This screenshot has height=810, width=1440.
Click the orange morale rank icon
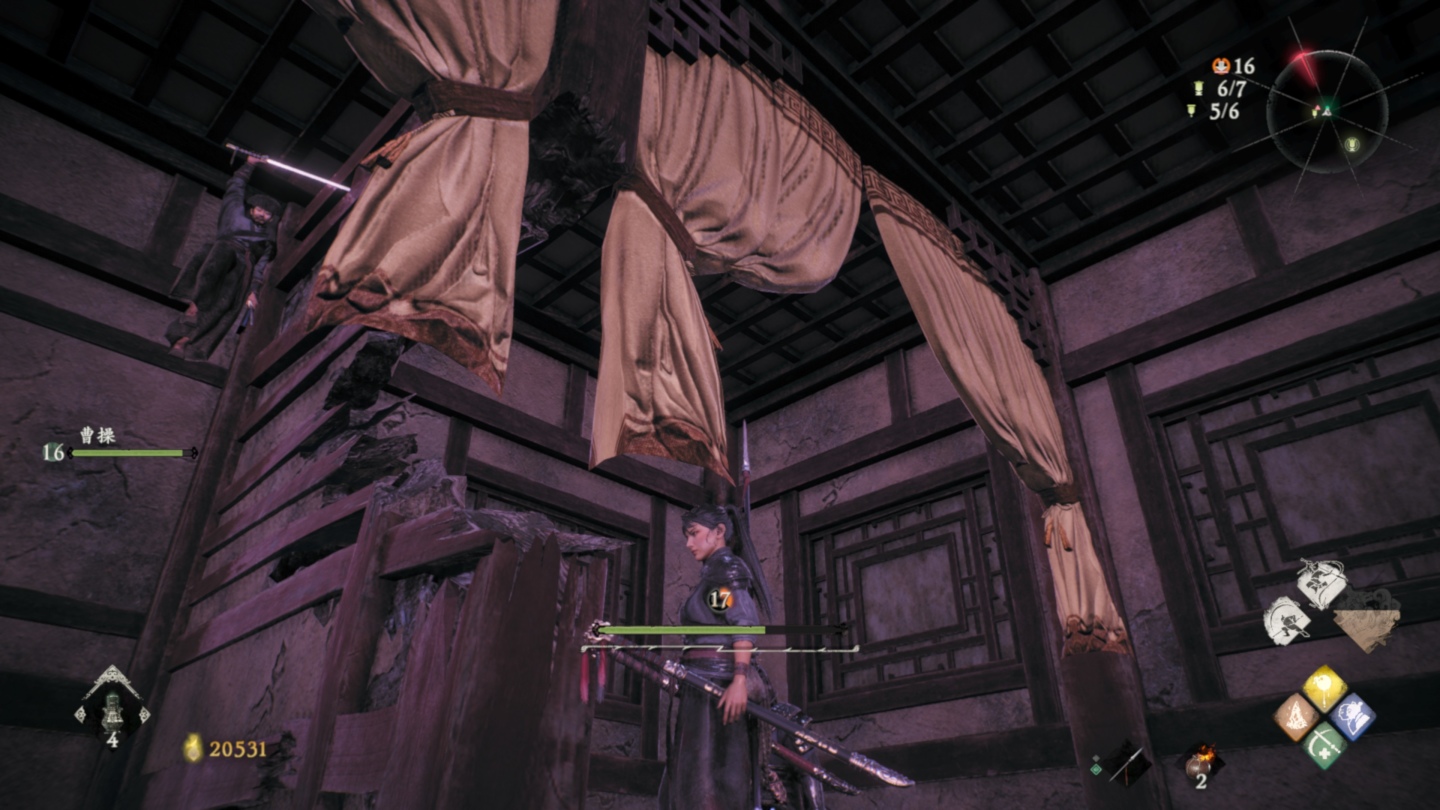[x=1220, y=66]
